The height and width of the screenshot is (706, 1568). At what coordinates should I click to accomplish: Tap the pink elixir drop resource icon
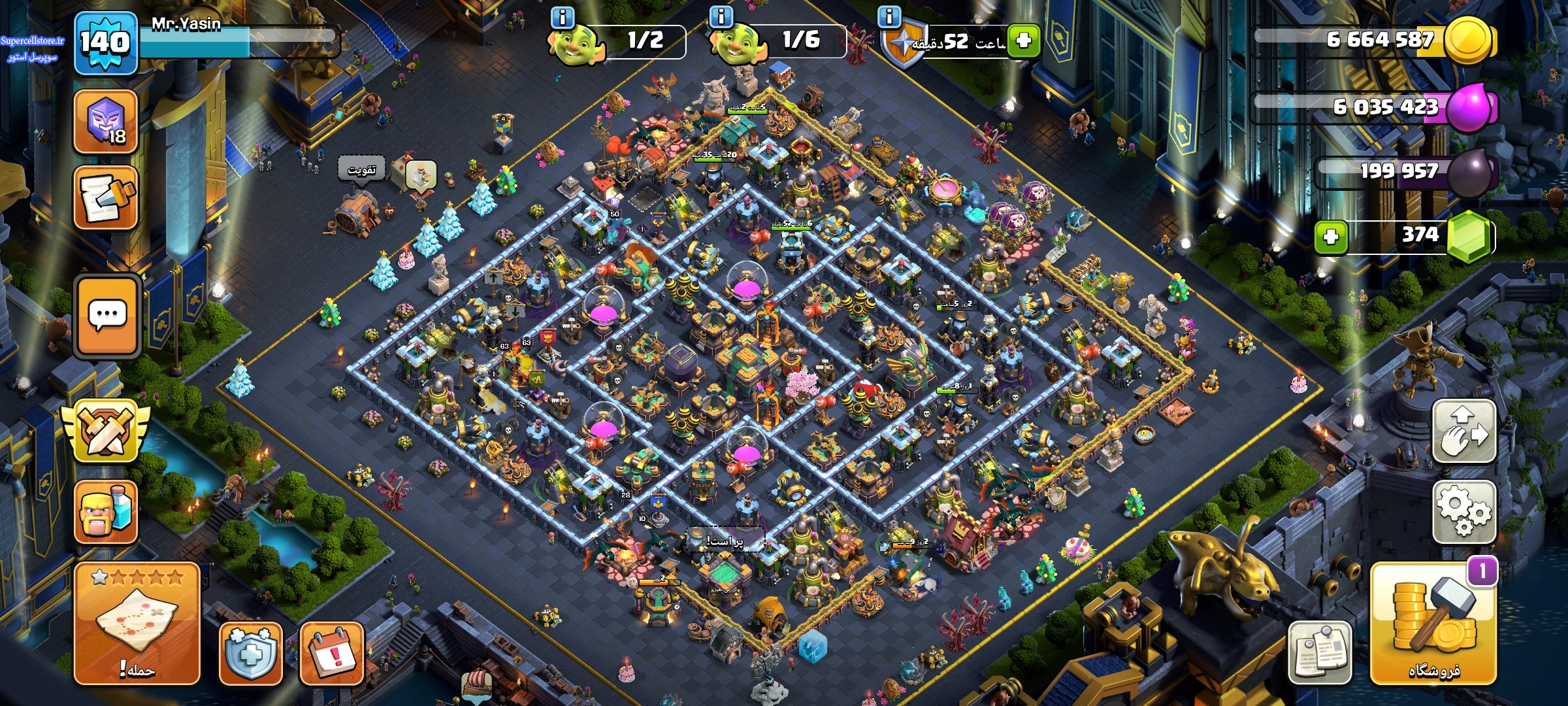click(1470, 108)
